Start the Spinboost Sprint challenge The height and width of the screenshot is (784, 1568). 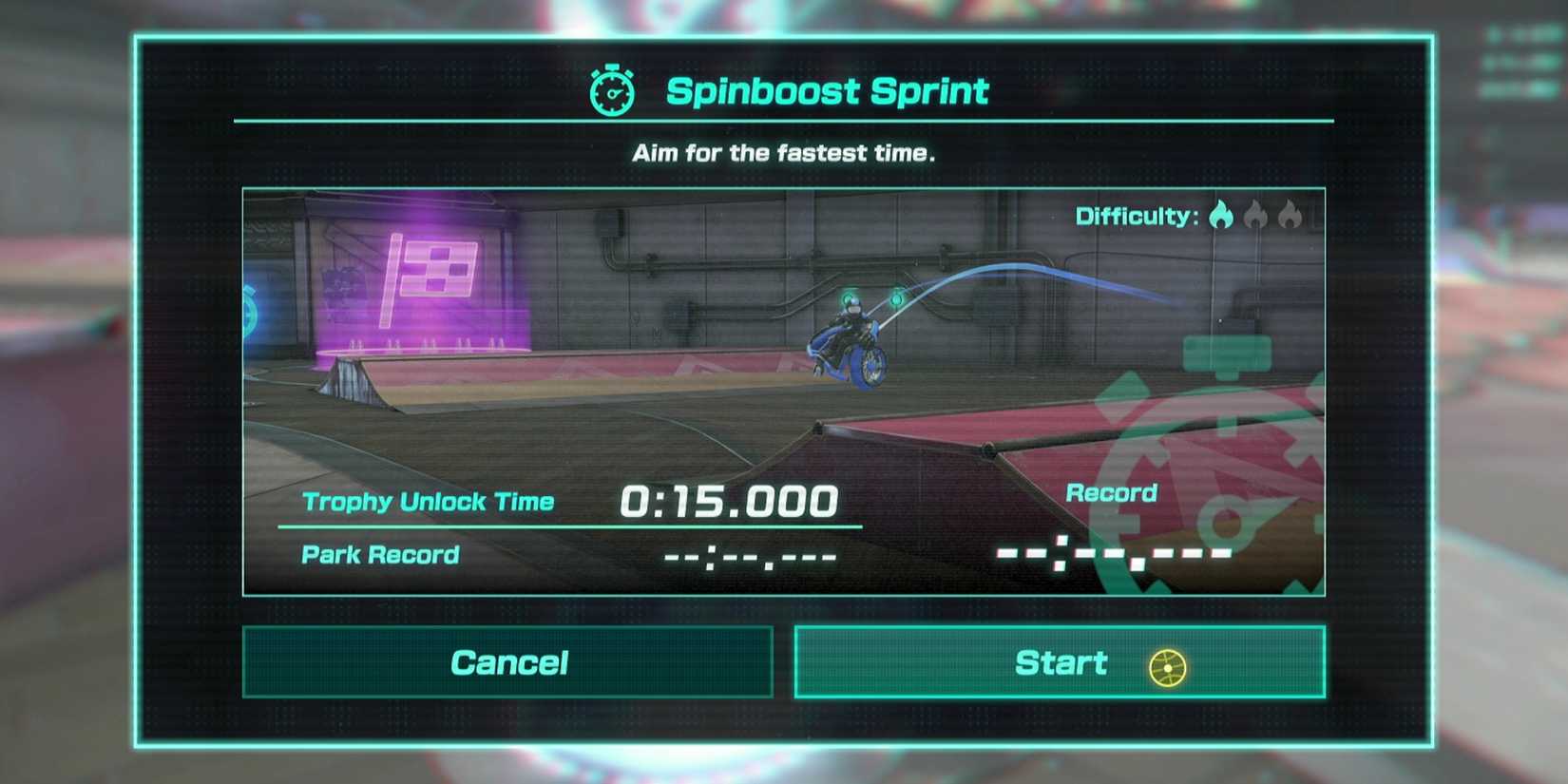[1061, 661]
